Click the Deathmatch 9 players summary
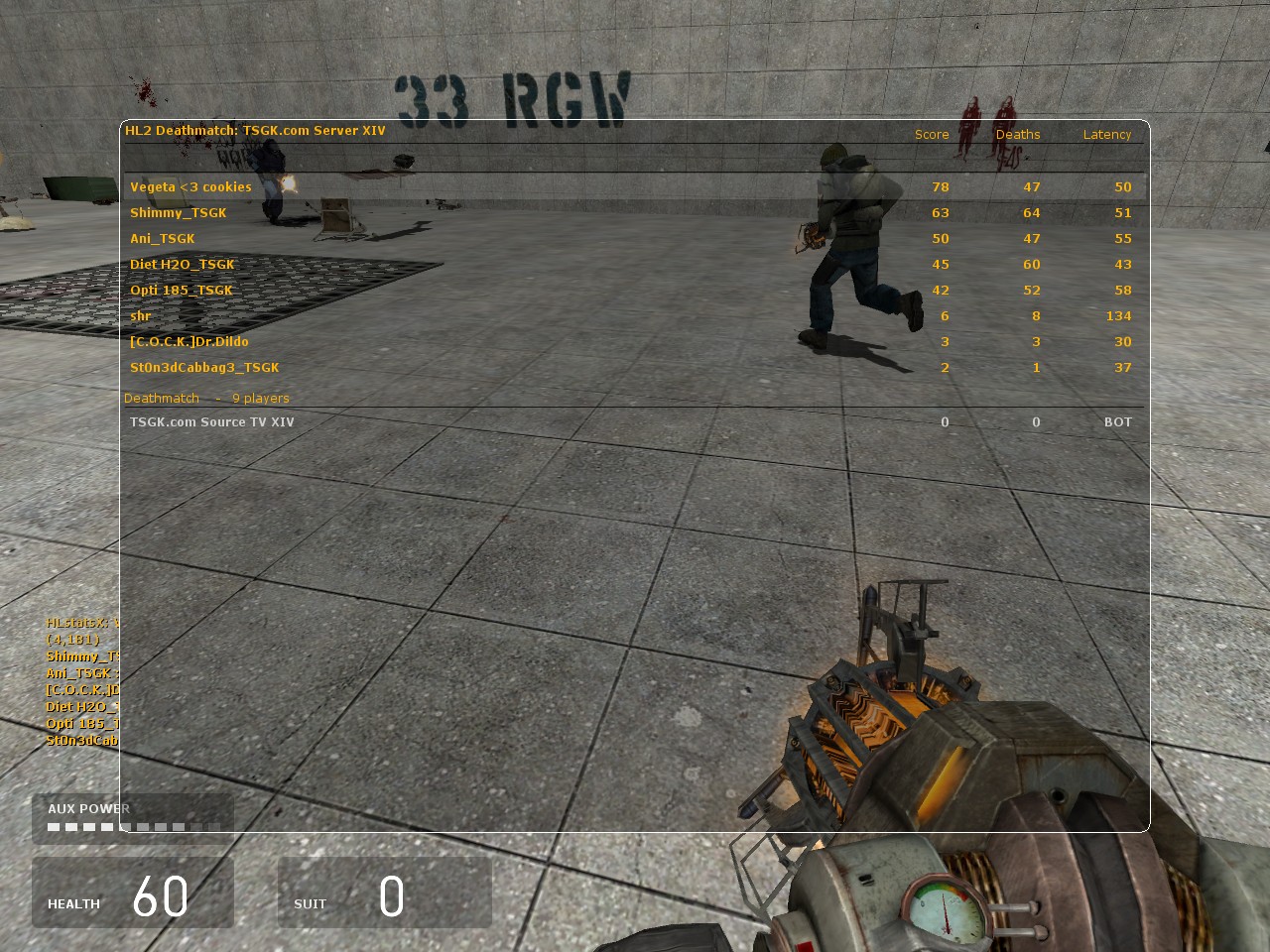Viewport: 1270px width, 952px height. click(x=206, y=398)
